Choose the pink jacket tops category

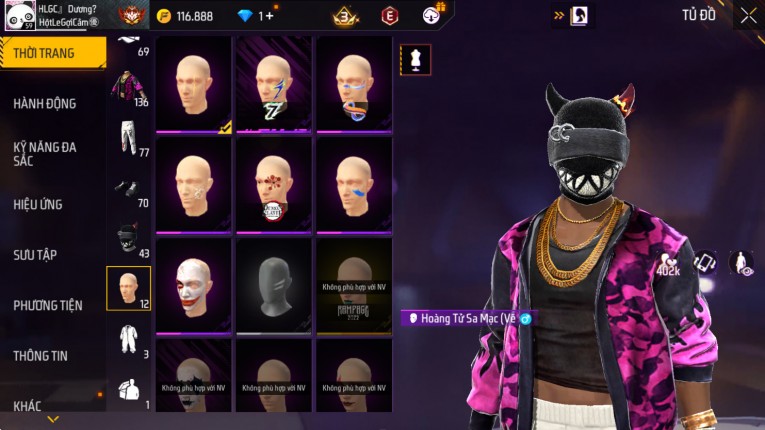128,86
